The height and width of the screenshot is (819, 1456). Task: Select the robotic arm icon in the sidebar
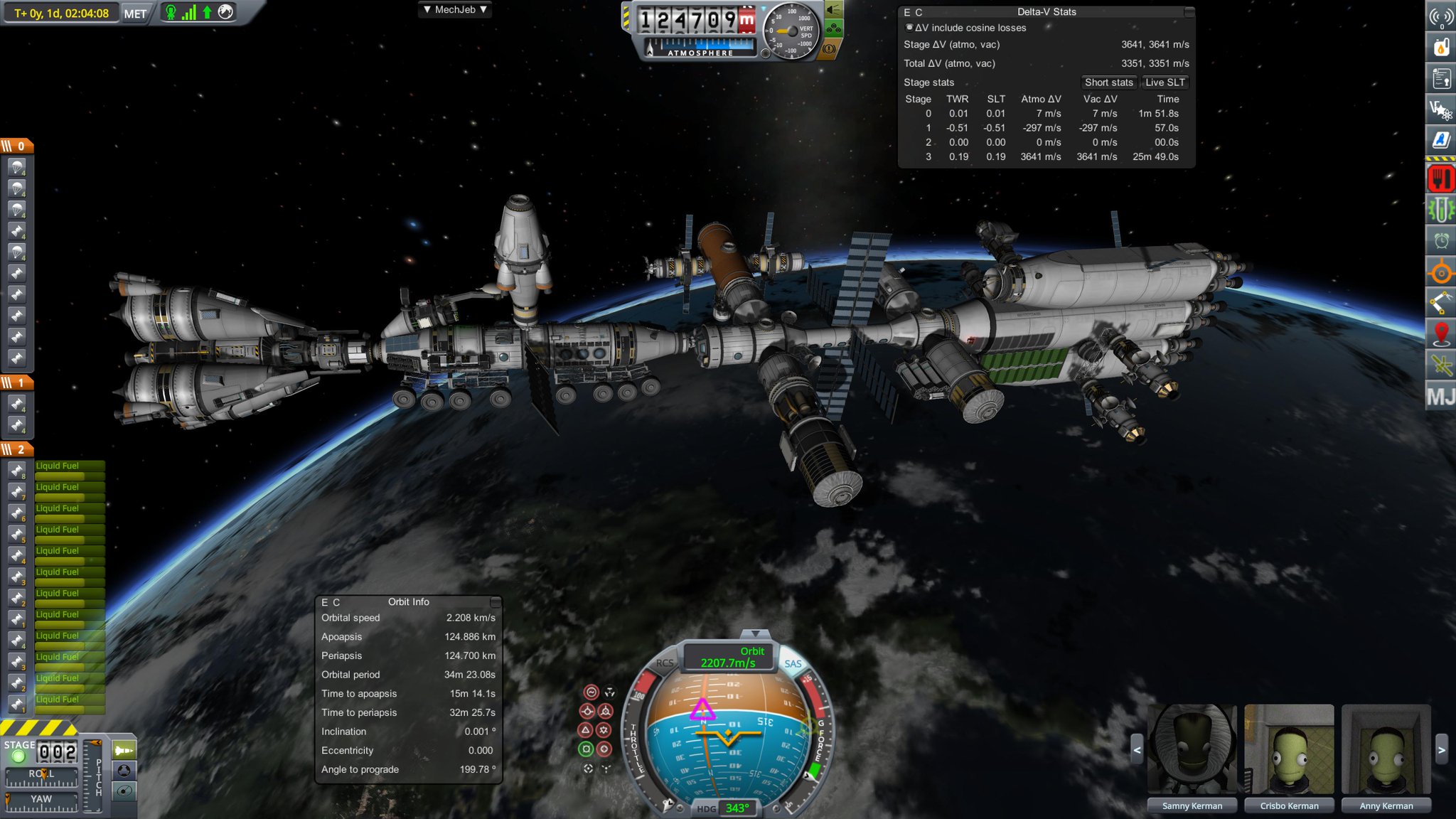click(1442, 301)
